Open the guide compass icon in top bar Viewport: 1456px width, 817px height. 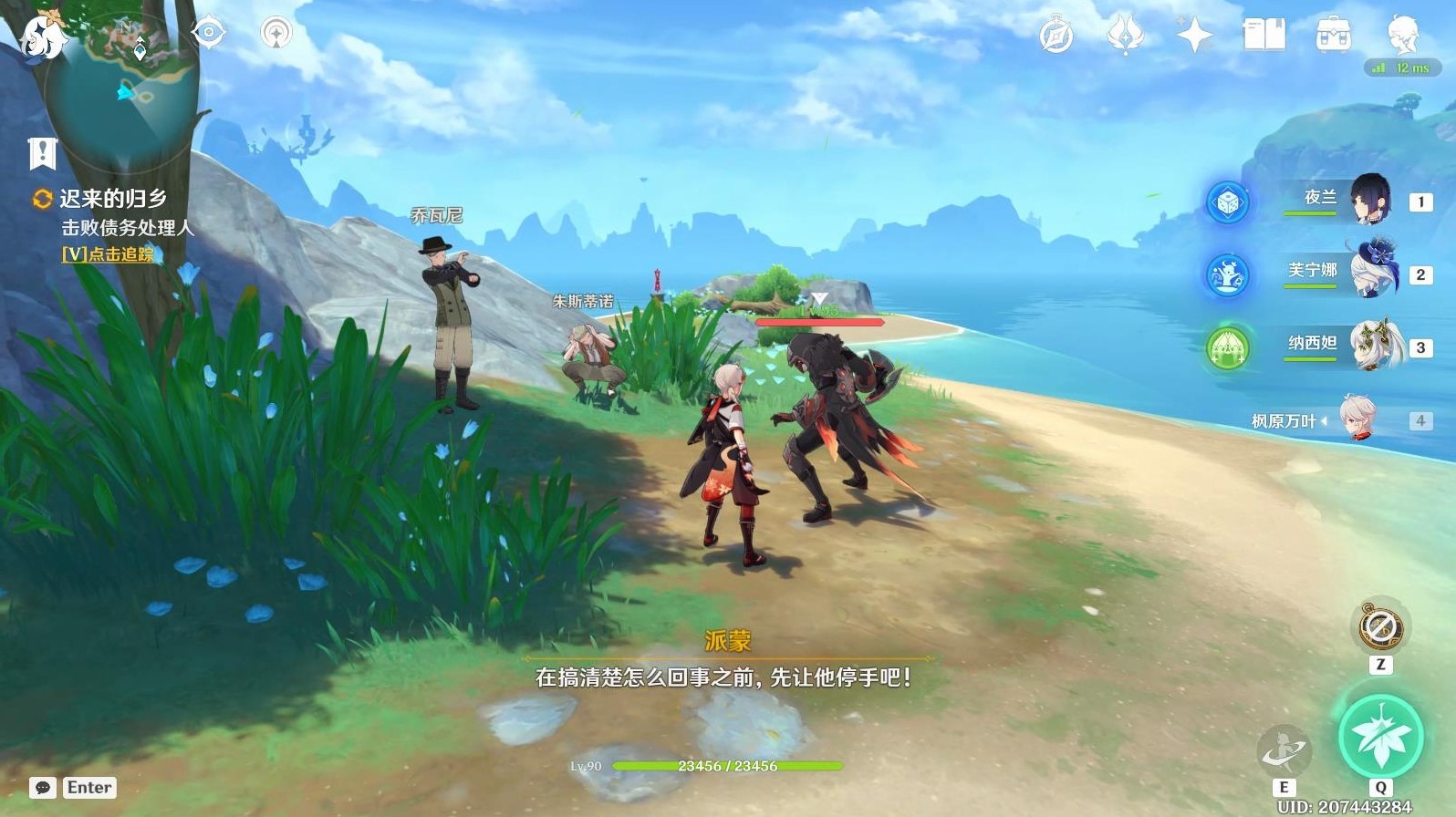click(x=1056, y=34)
